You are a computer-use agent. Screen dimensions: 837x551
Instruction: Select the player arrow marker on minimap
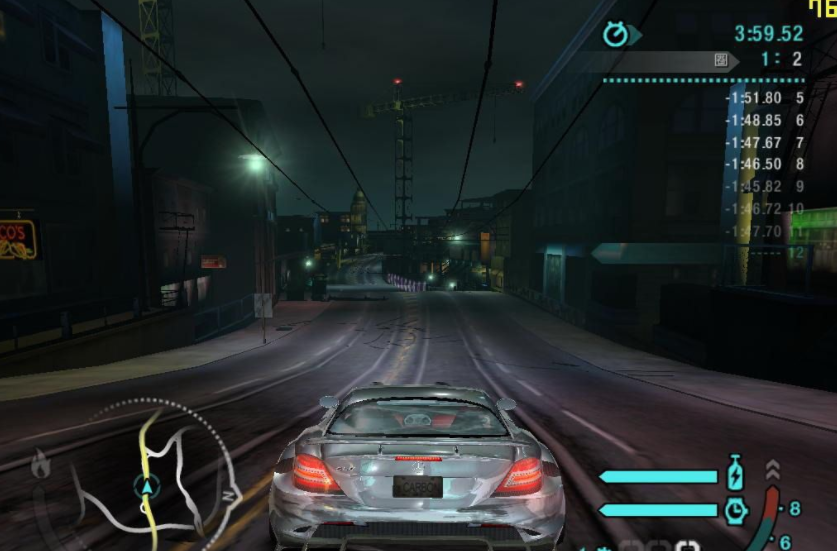pos(147,487)
